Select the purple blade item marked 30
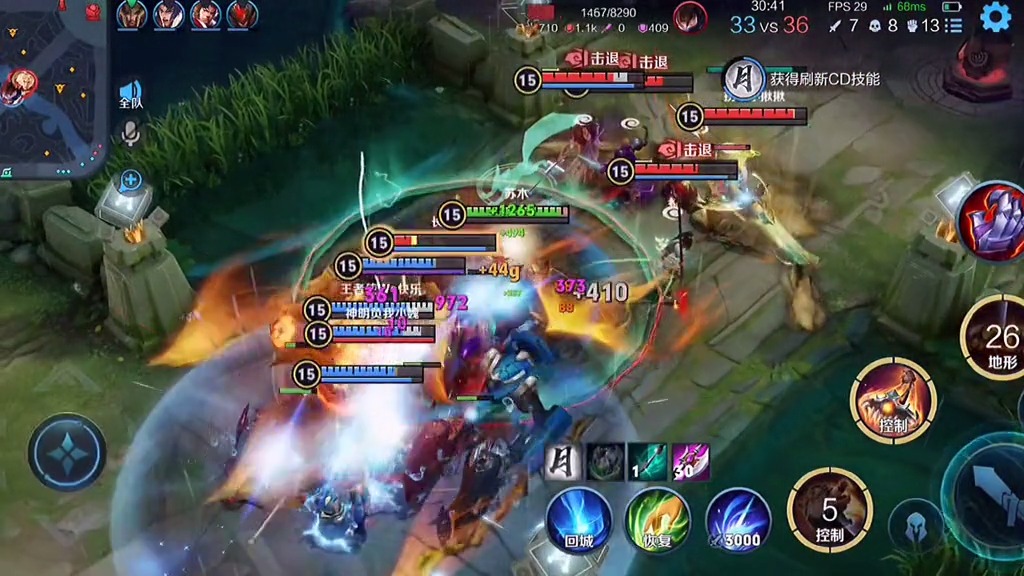The height and width of the screenshot is (576, 1024). (691, 463)
